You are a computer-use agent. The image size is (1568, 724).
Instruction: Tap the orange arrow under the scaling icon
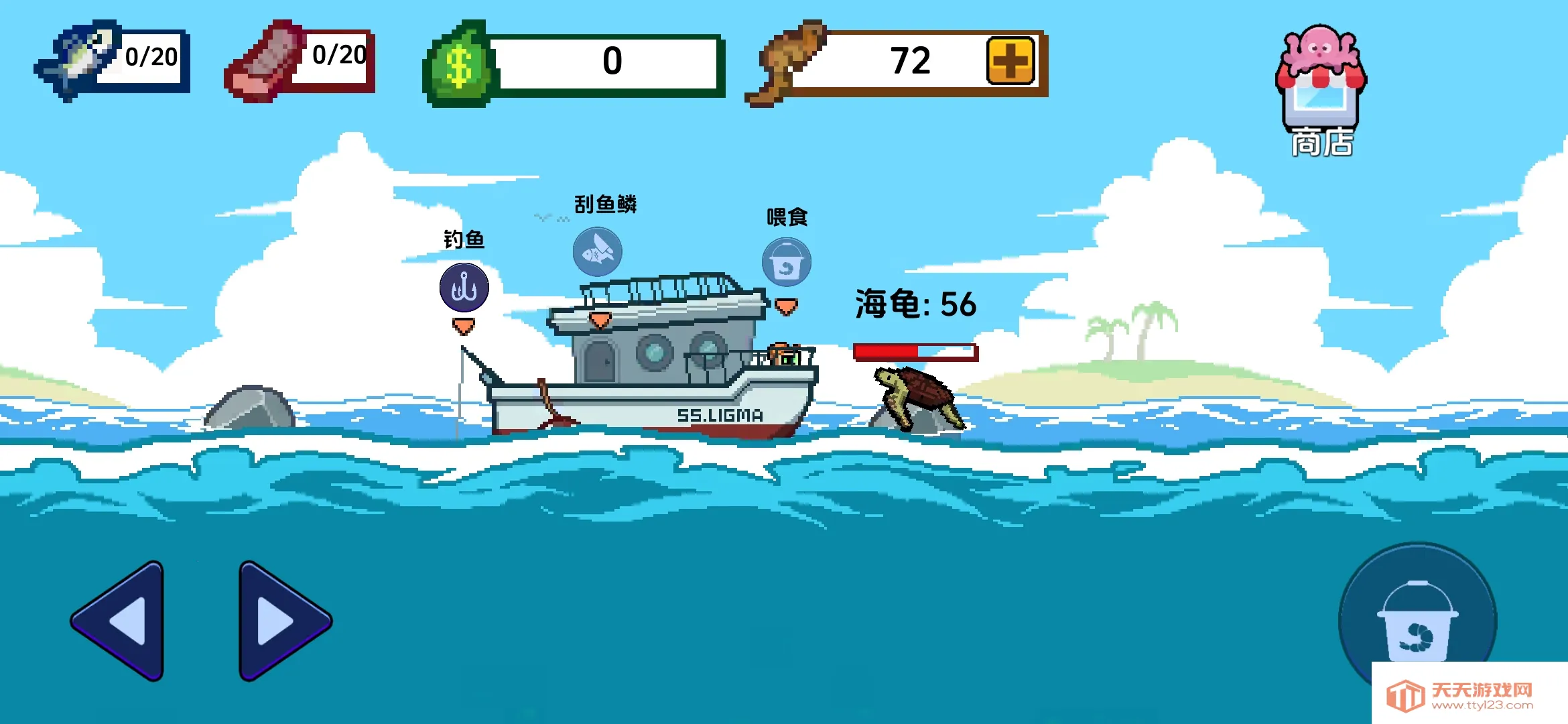tap(598, 320)
